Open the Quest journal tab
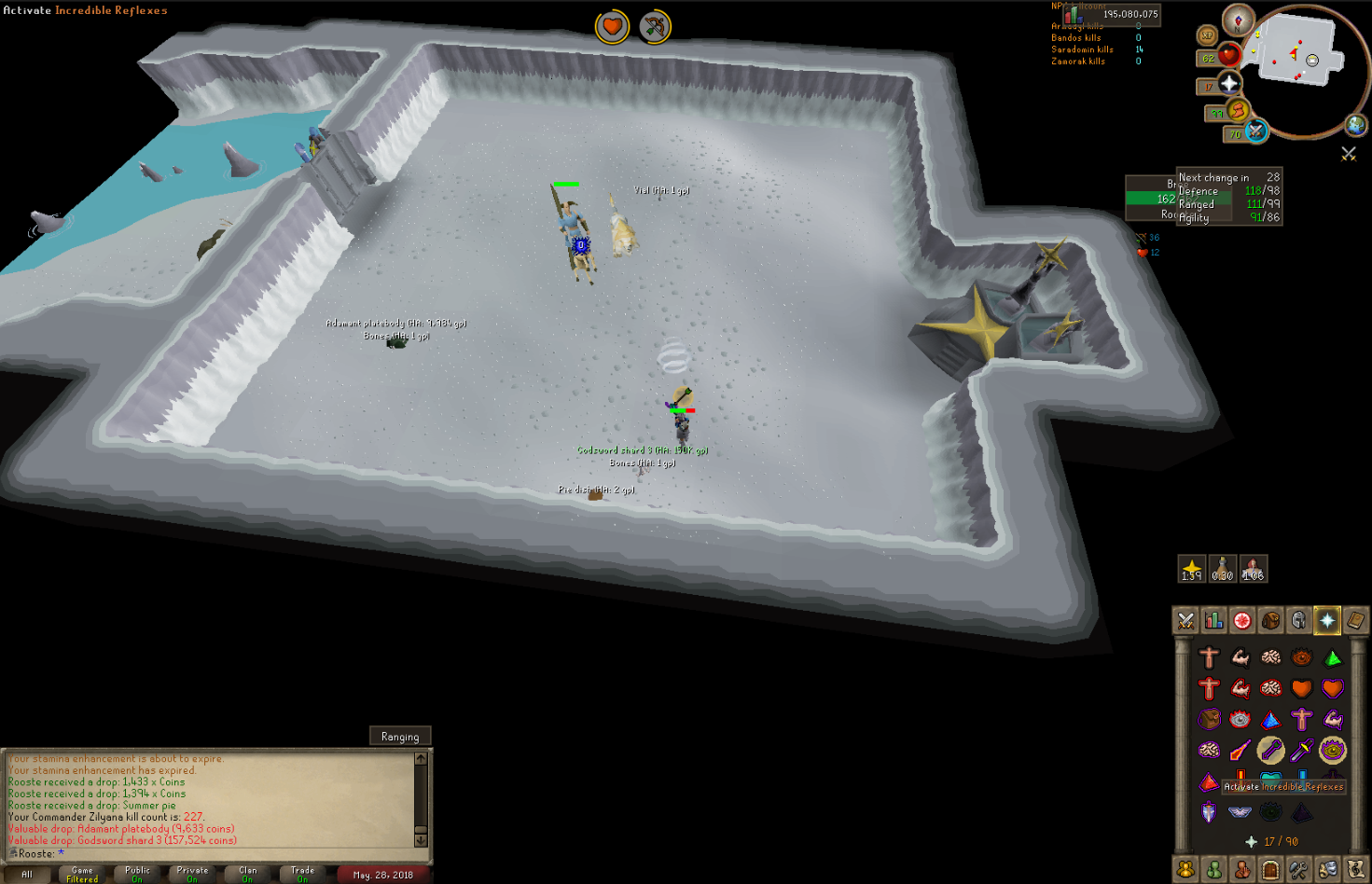The width and height of the screenshot is (1372, 884). coord(1241,620)
